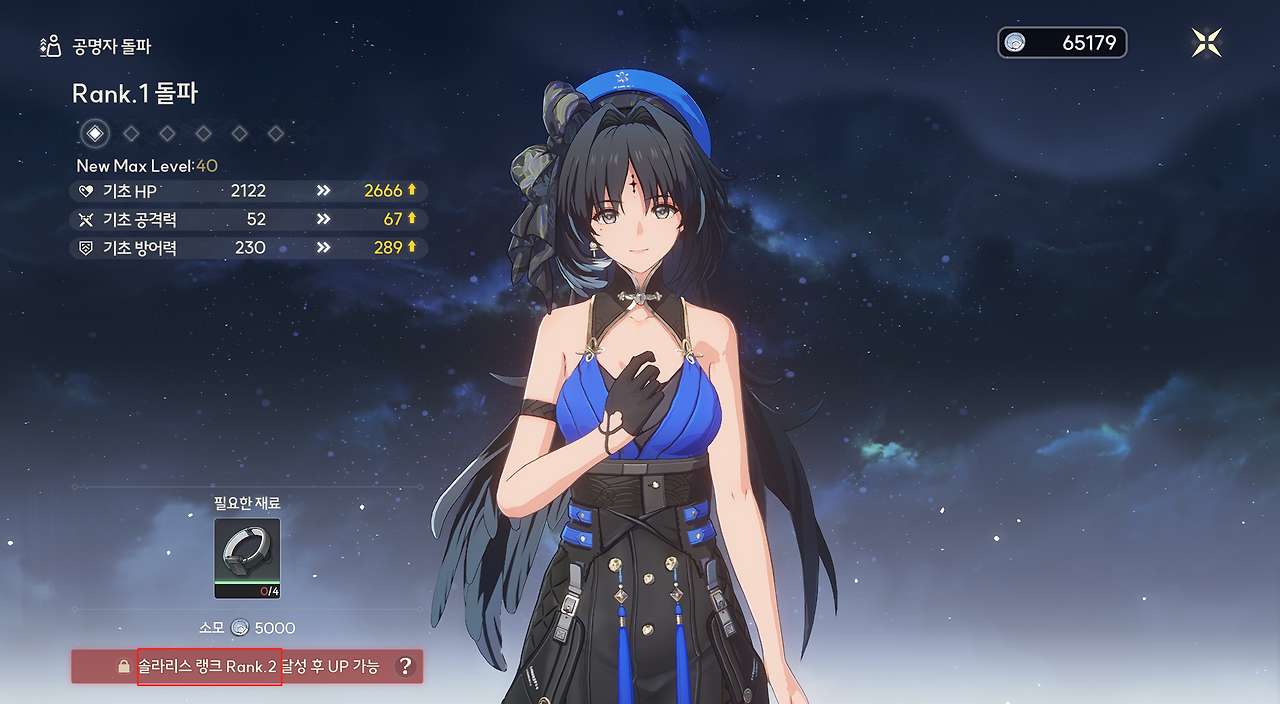The width and height of the screenshot is (1280, 704).
Task: Close the resonator ascension screen
Action: (1207, 43)
